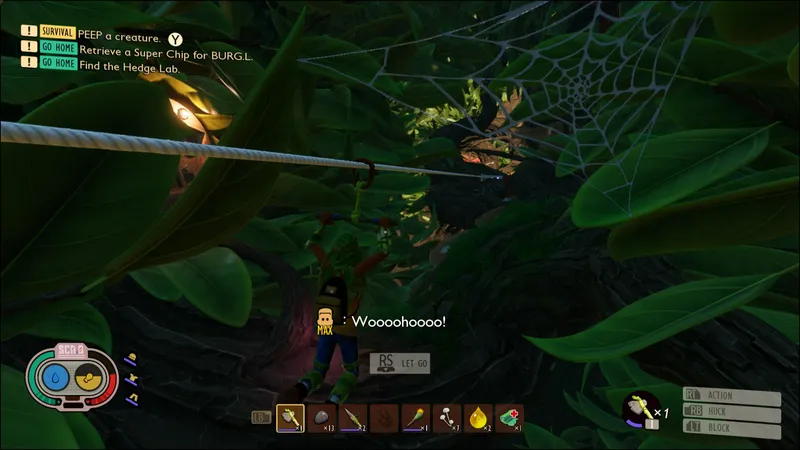Click the yellow drumstick hunger gauge

pyautogui.click(x=90, y=378)
